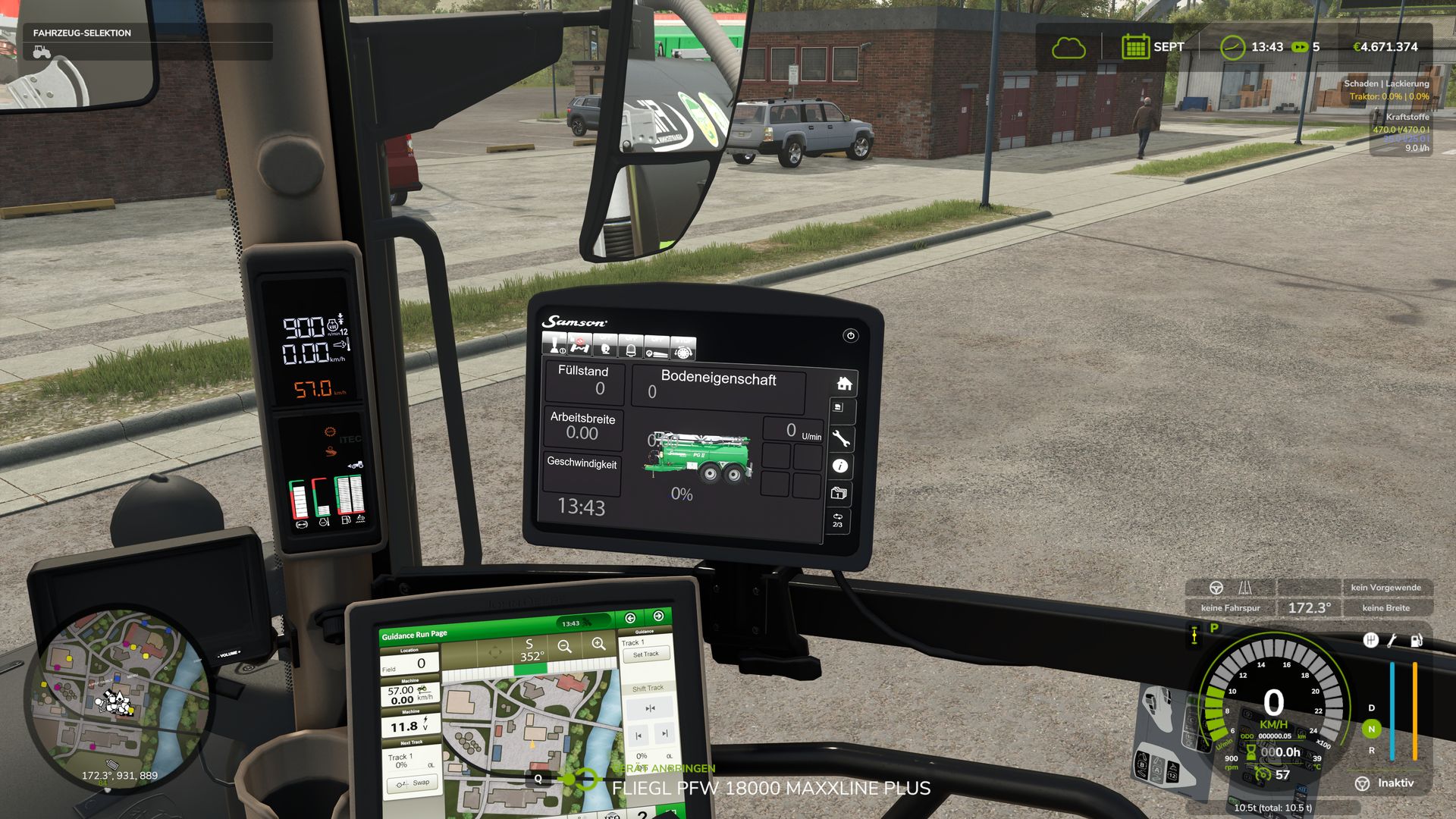Adjust the green track lightbar above the map
Image resolution: width=1456 pixels, height=819 pixels.
pyautogui.click(x=531, y=667)
